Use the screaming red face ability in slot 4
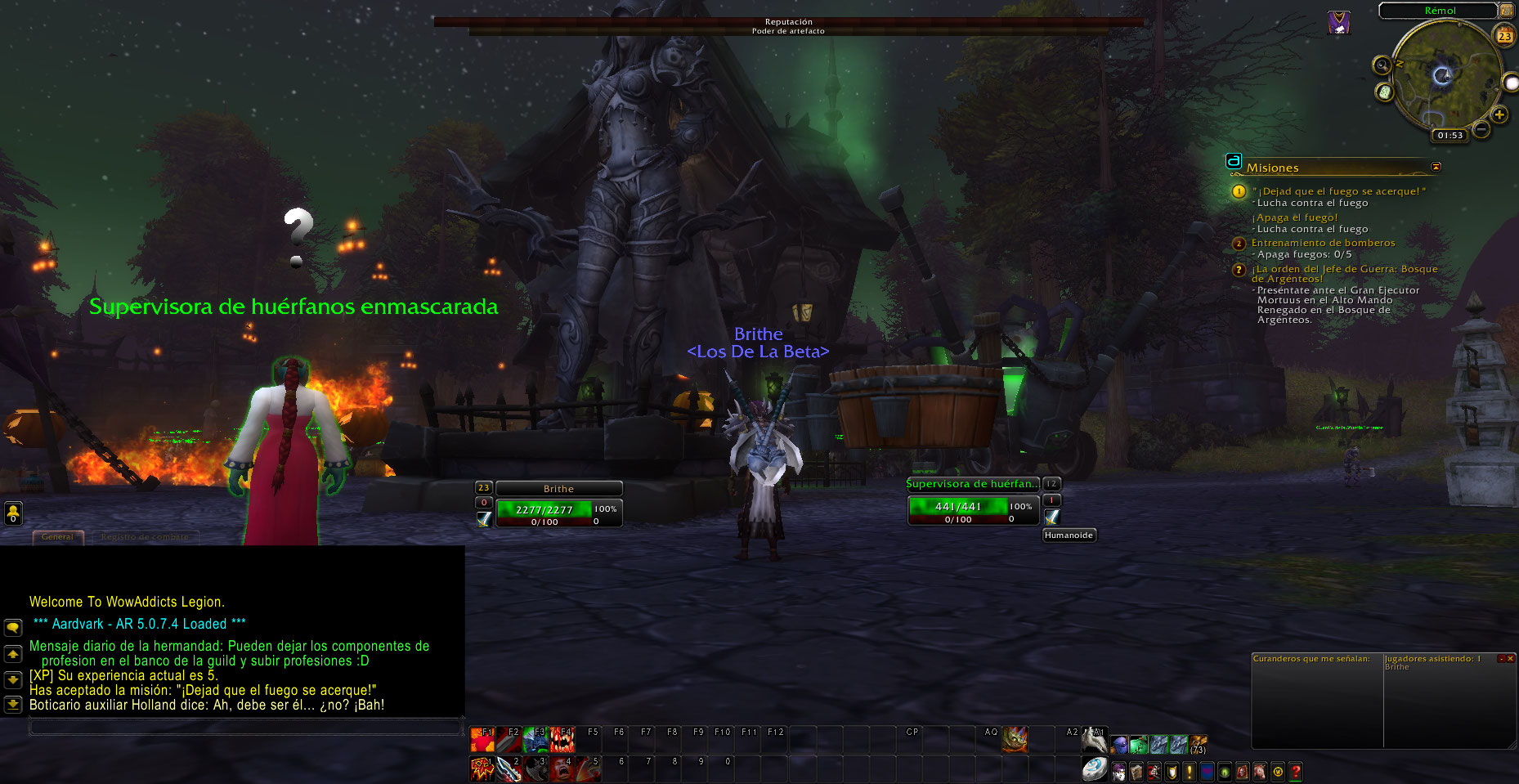Image resolution: width=1519 pixels, height=784 pixels. pyautogui.click(x=562, y=768)
